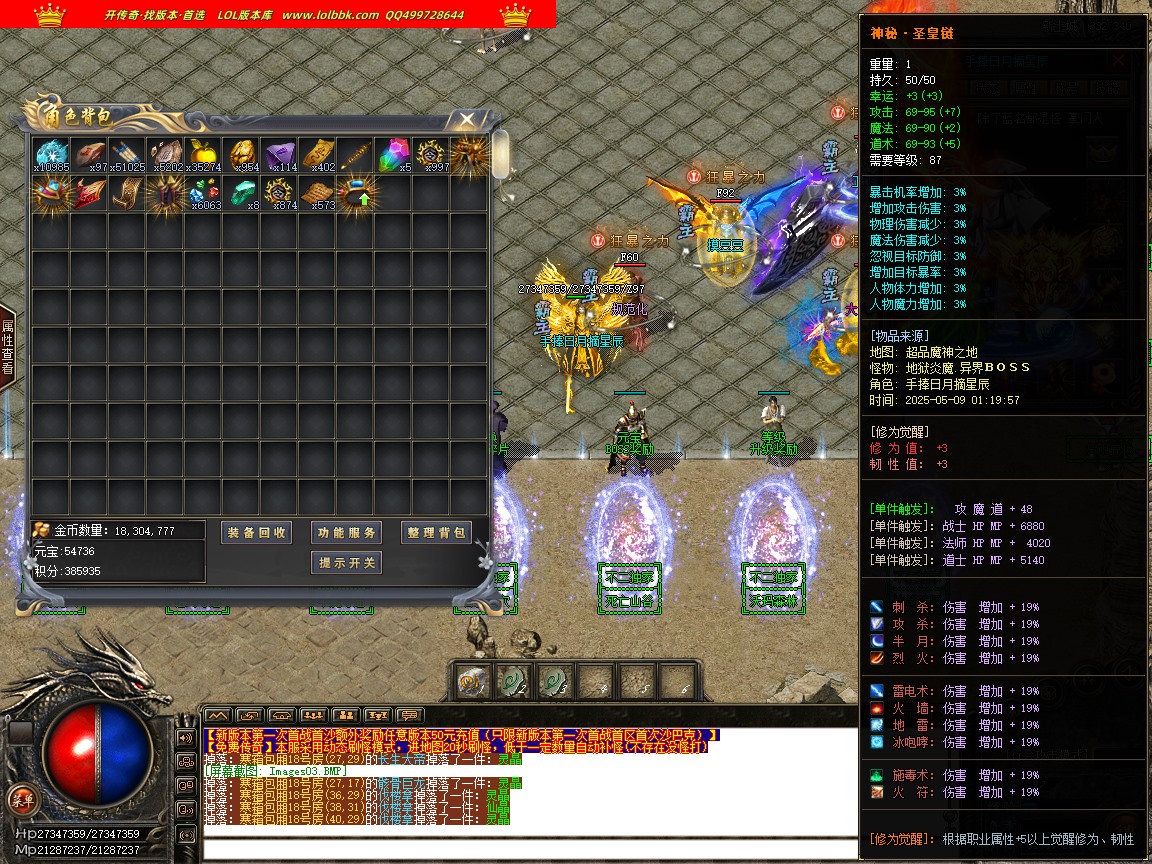Pick the purple gem stack x114
Image resolution: width=1152 pixels, height=864 pixels.
coord(279,155)
